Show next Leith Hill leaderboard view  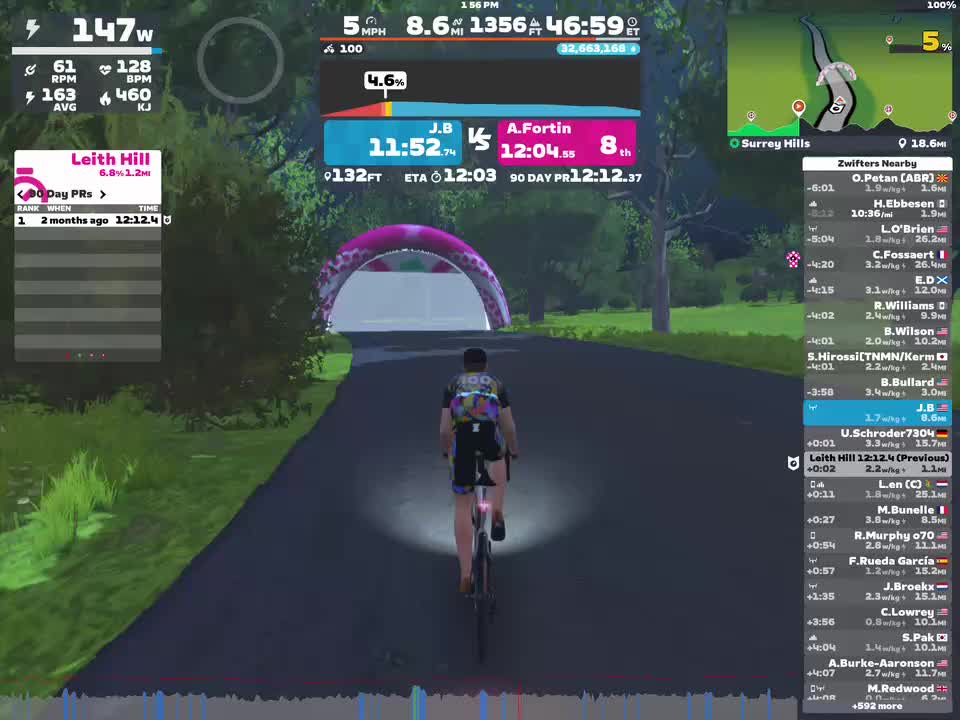coord(102,194)
